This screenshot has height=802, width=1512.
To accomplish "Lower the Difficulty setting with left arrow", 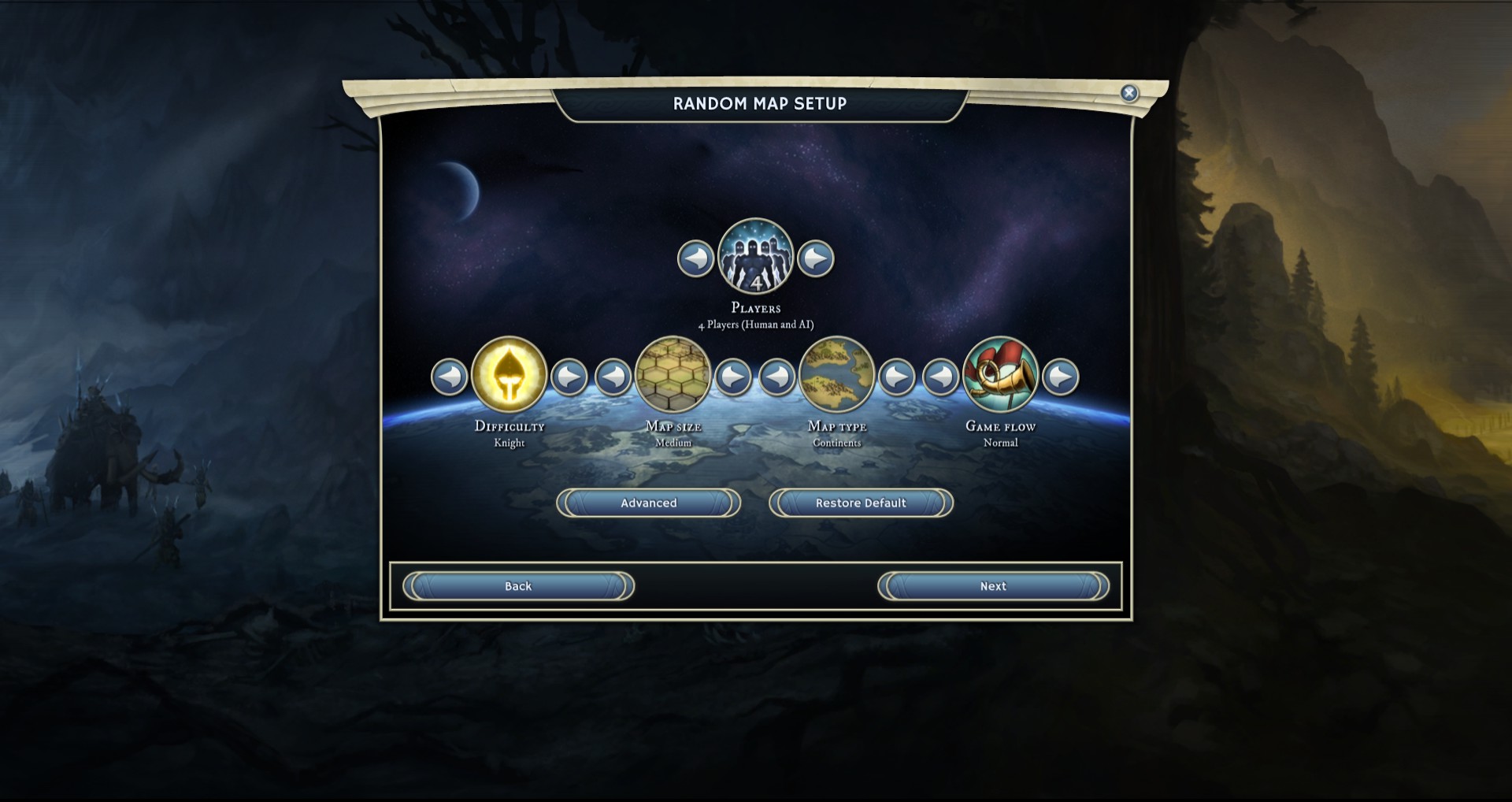I will point(450,377).
